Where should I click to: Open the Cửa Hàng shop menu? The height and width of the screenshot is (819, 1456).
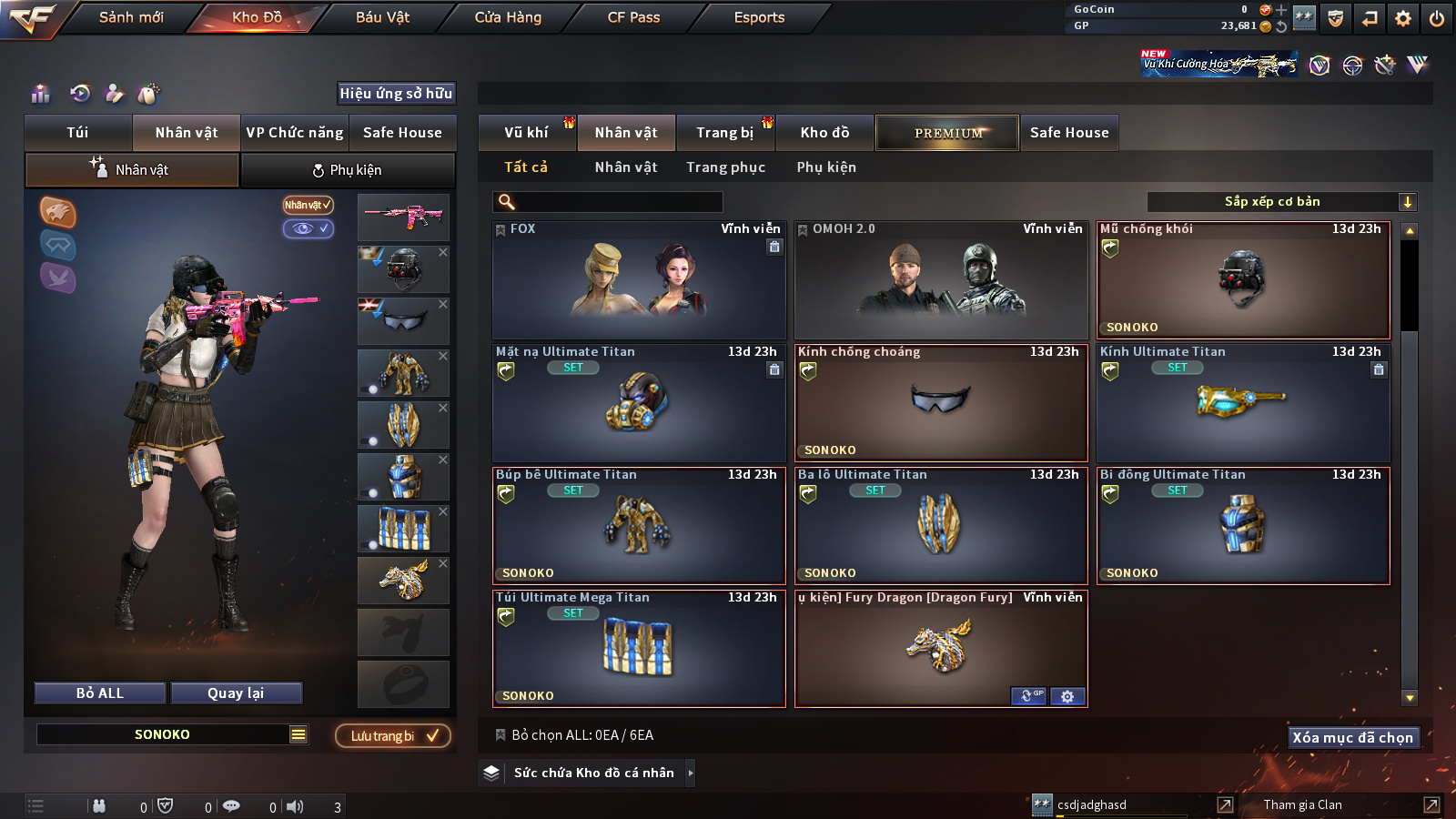(x=508, y=17)
